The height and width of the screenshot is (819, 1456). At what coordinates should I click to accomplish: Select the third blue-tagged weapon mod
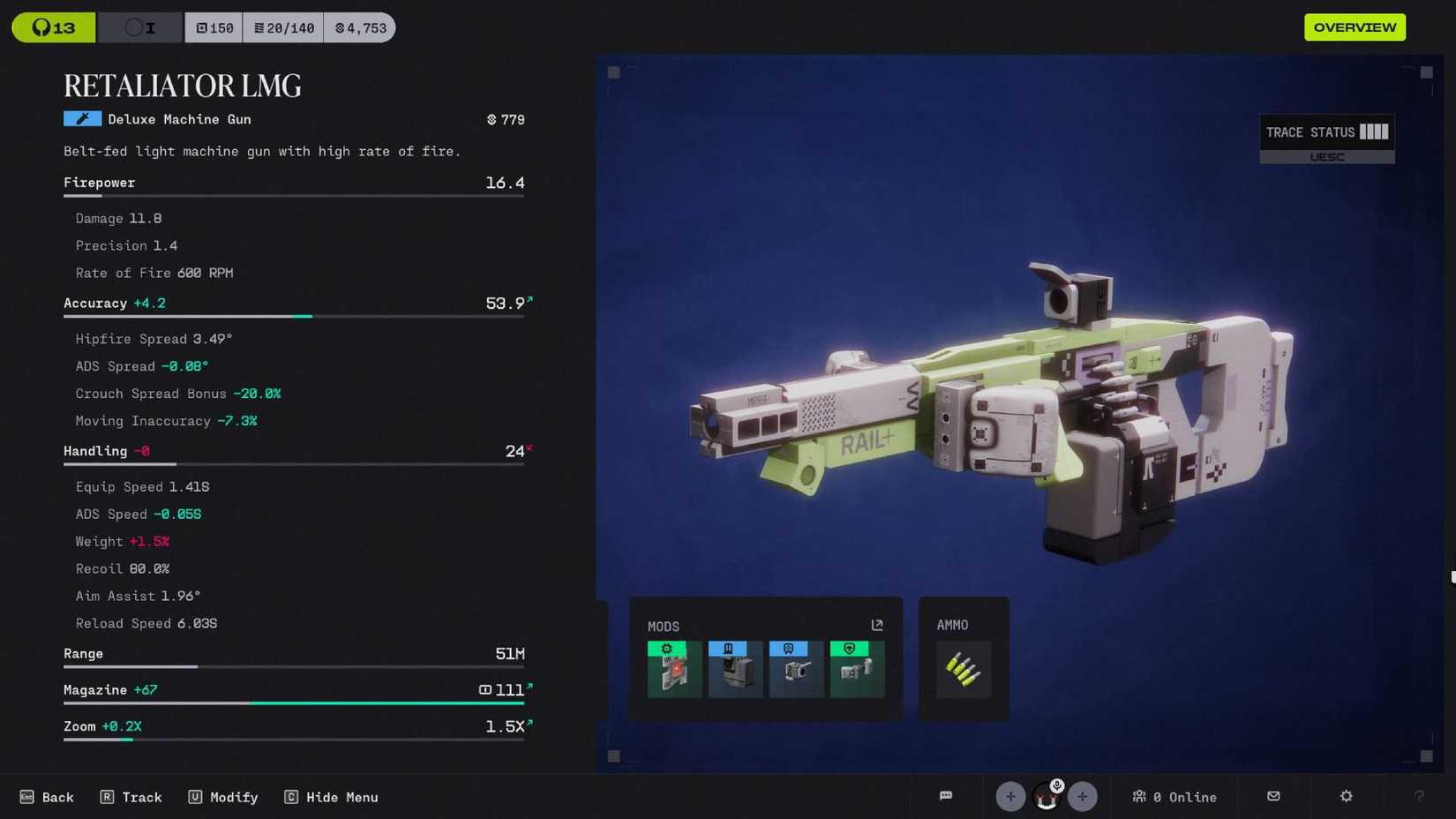tap(796, 669)
